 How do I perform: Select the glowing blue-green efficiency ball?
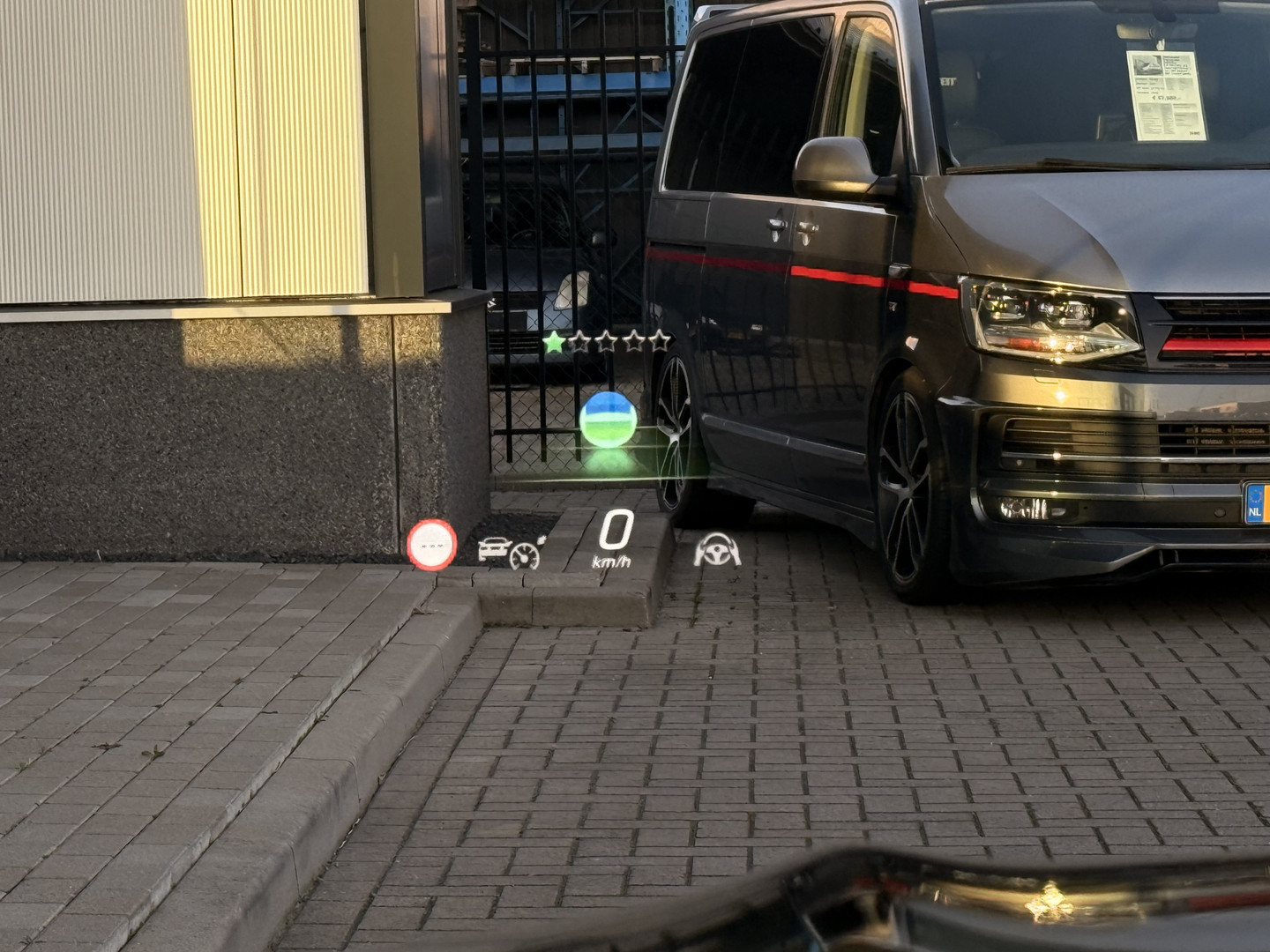[608, 420]
